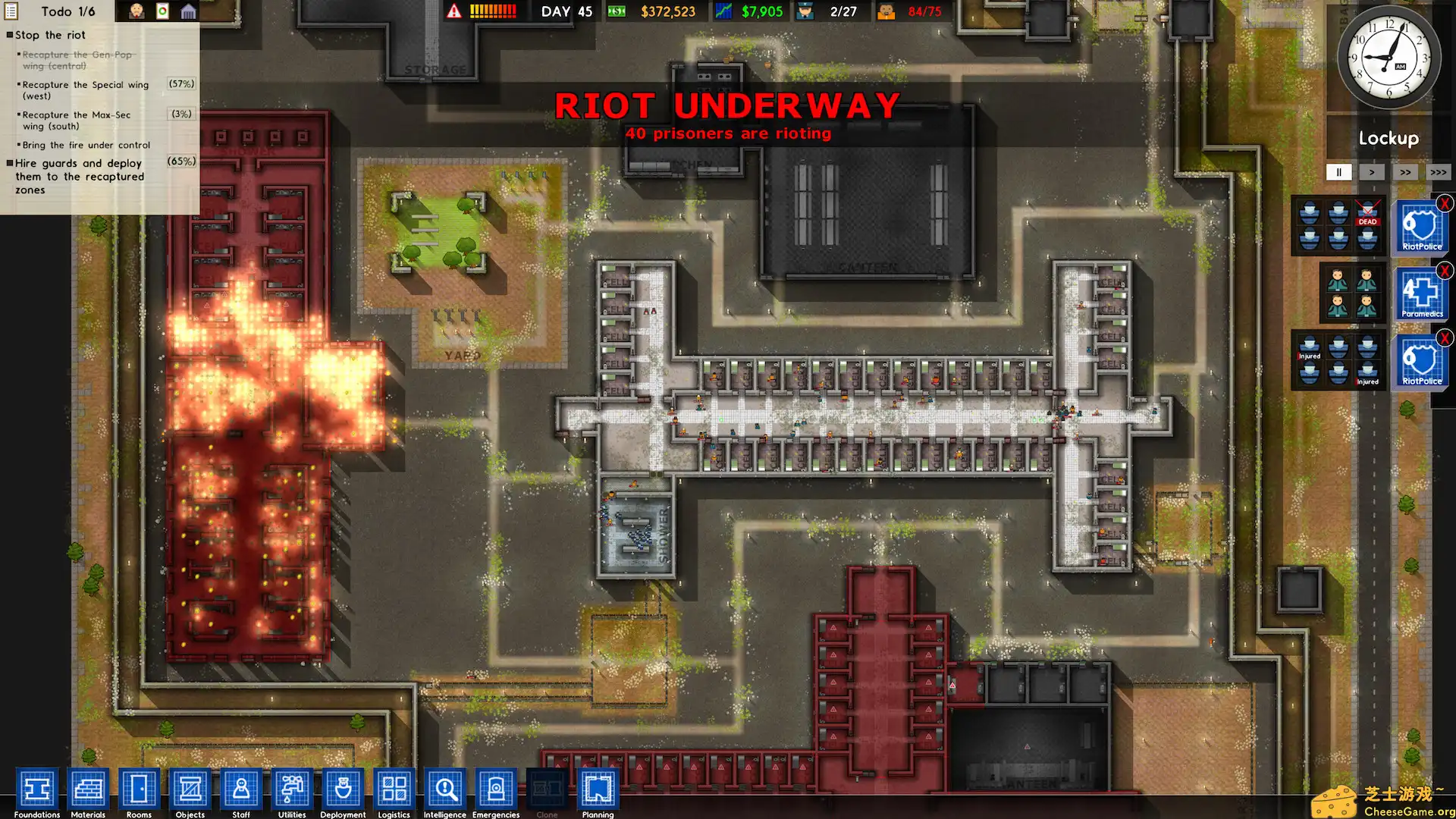This screenshot has width=1456, height=819.
Task: Open the Utilities menu
Action: 291,791
